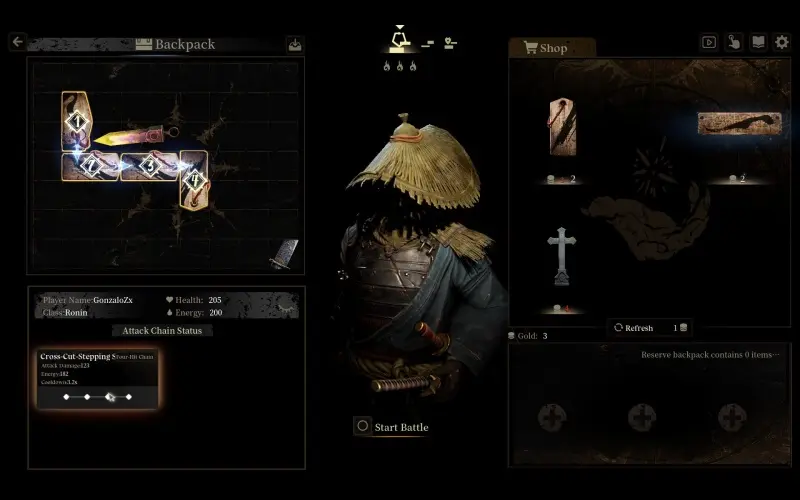Select attack card number 4 in backpack
800x500 pixels.
click(x=194, y=180)
